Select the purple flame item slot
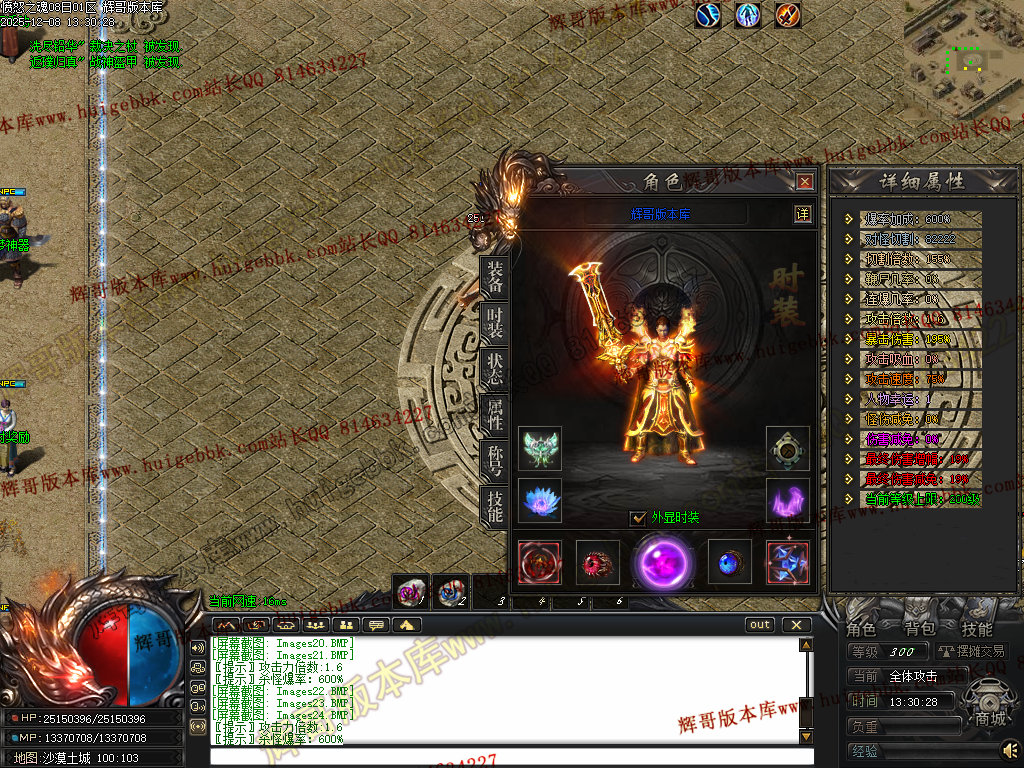This screenshot has width=1024, height=768. click(788, 500)
